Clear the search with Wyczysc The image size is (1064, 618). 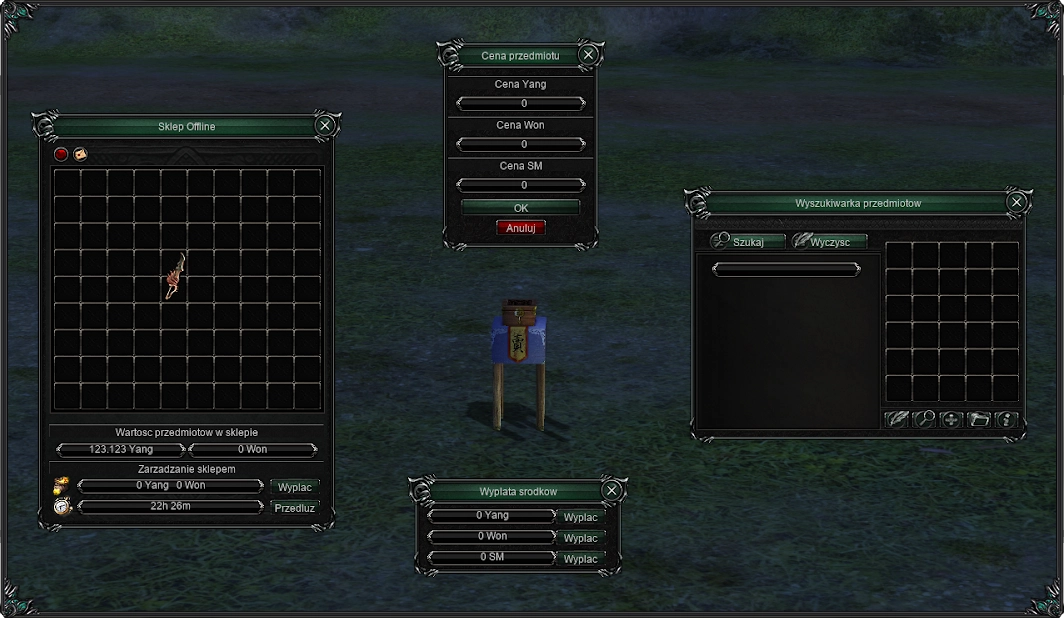coord(829,242)
